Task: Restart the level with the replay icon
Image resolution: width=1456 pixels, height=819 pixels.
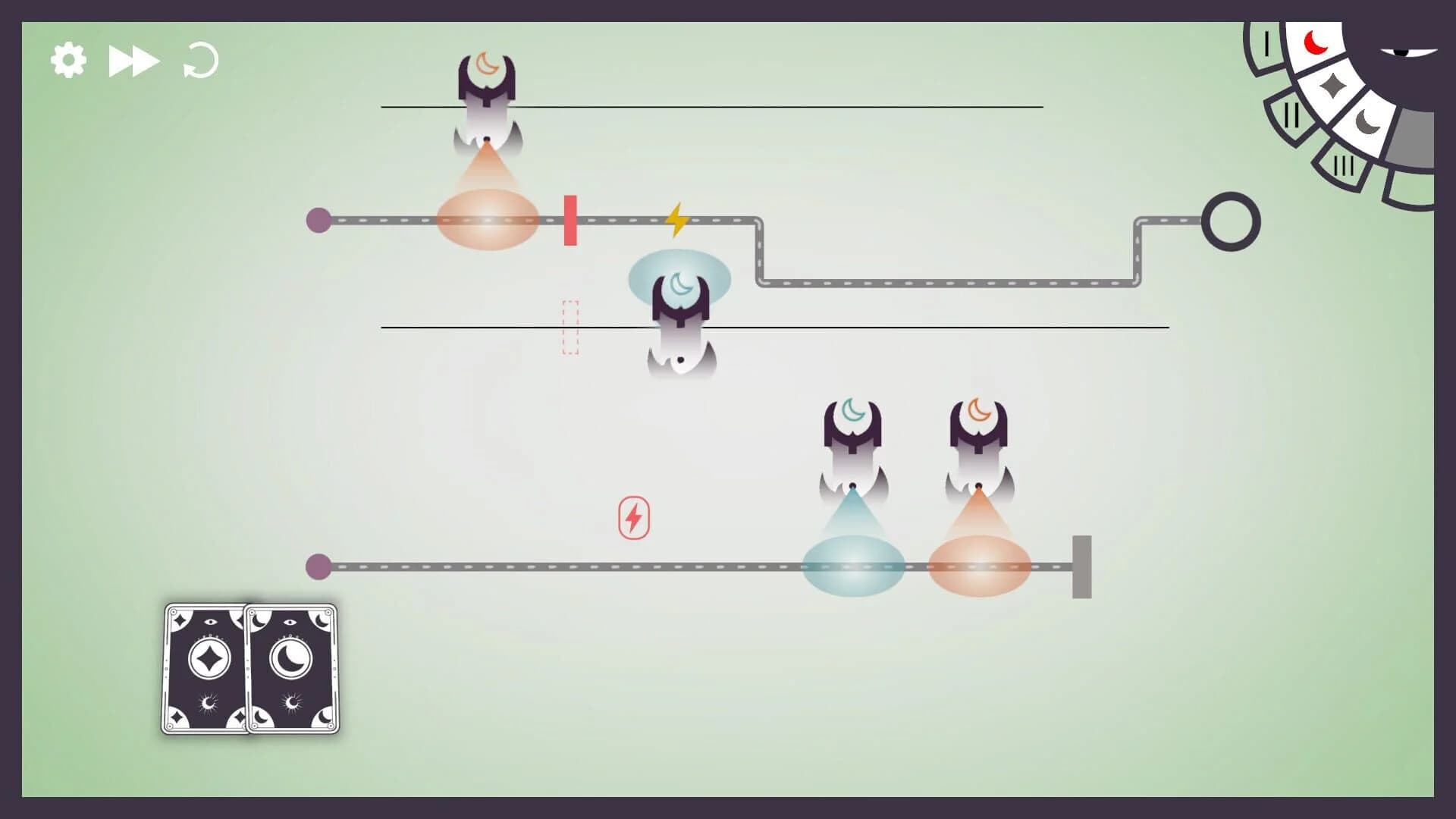Action: point(201,61)
